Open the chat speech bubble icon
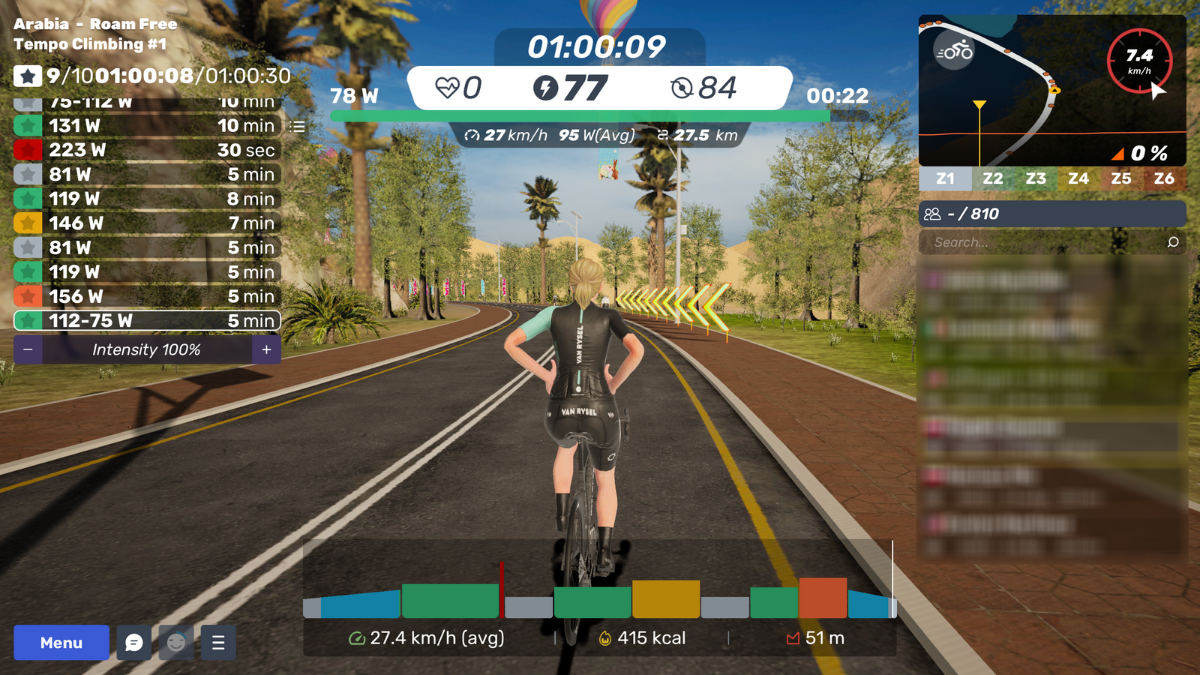 click(134, 643)
